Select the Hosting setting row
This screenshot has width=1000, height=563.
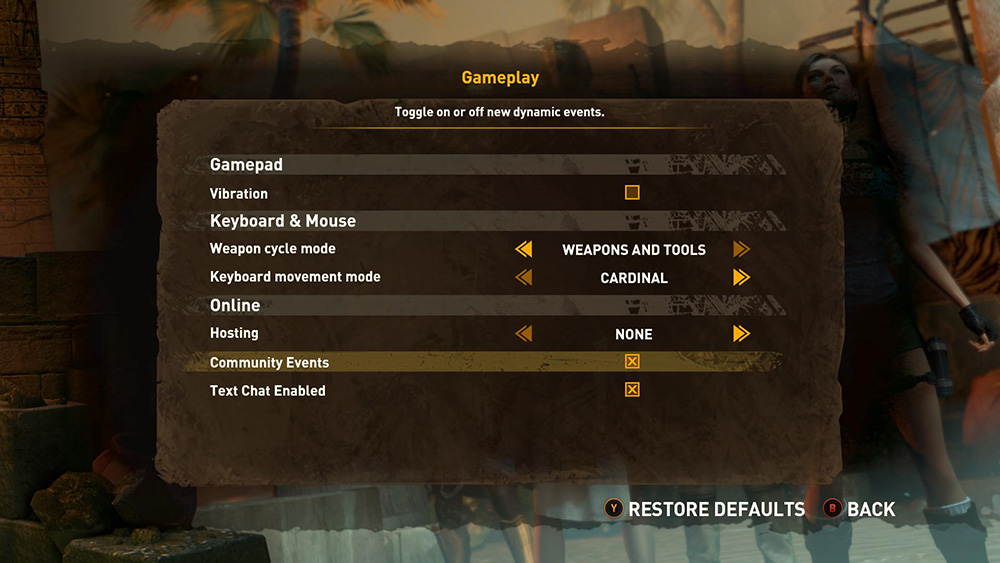pos(234,334)
